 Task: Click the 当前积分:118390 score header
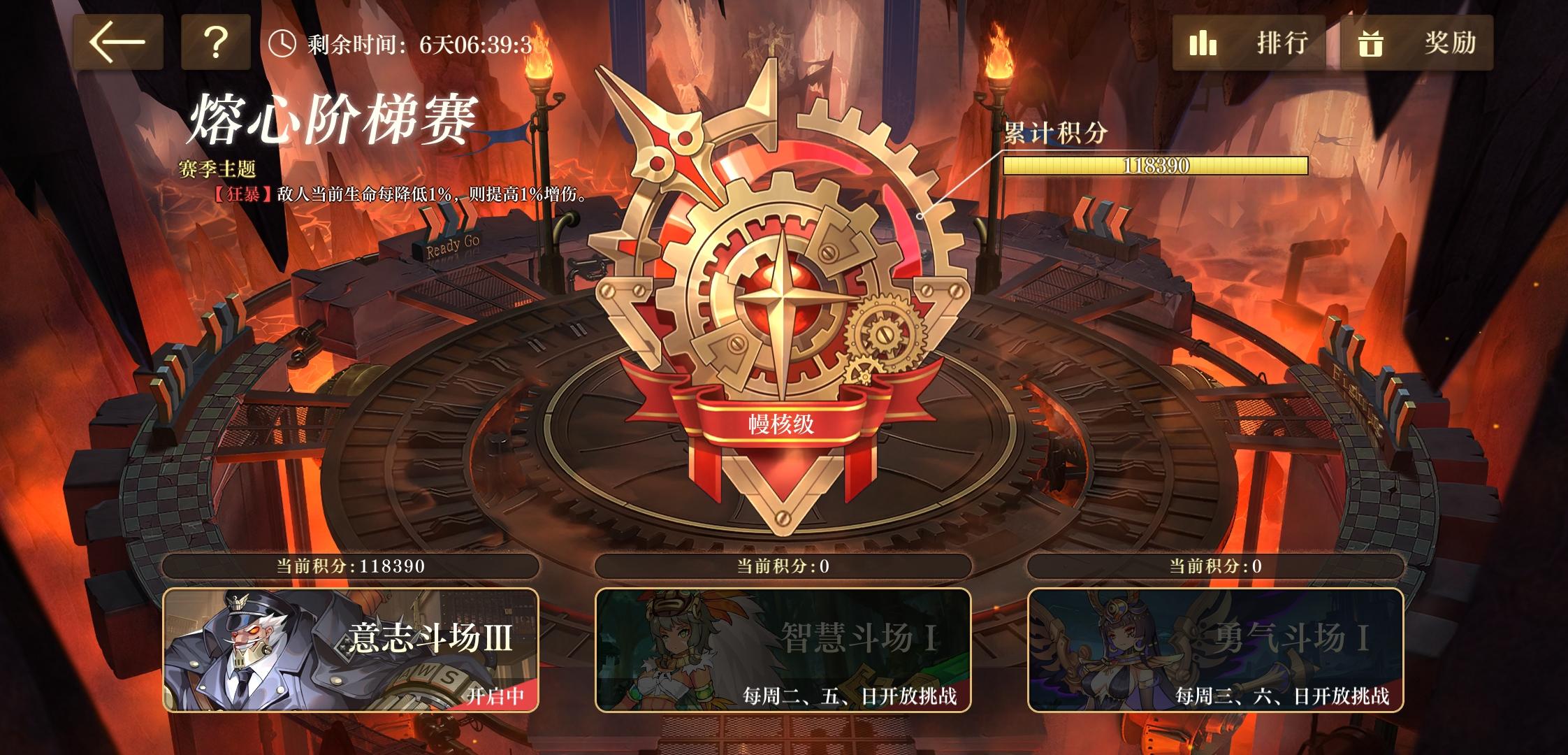349,567
